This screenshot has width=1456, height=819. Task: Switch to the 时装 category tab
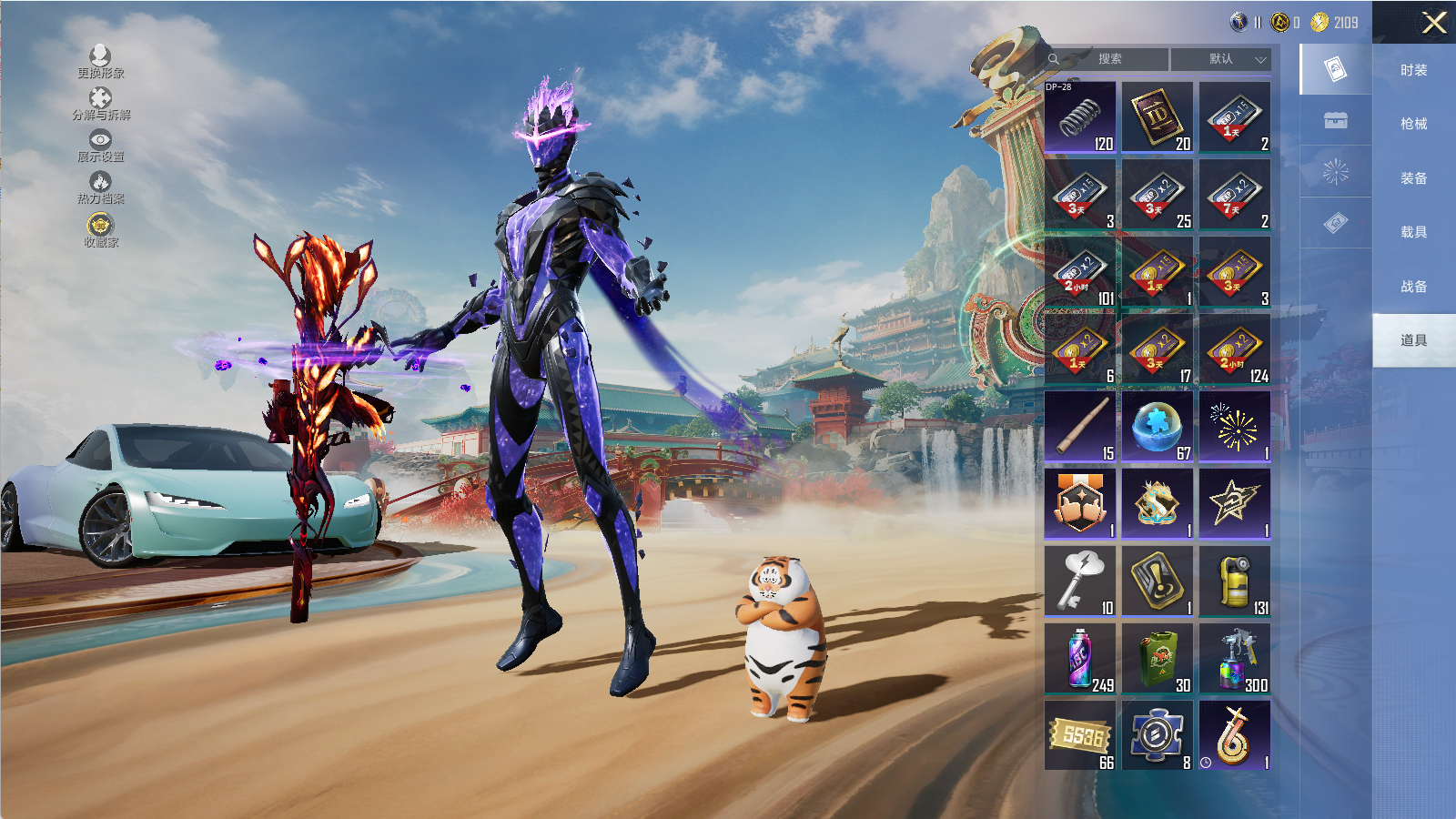click(x=1413, y=70)
